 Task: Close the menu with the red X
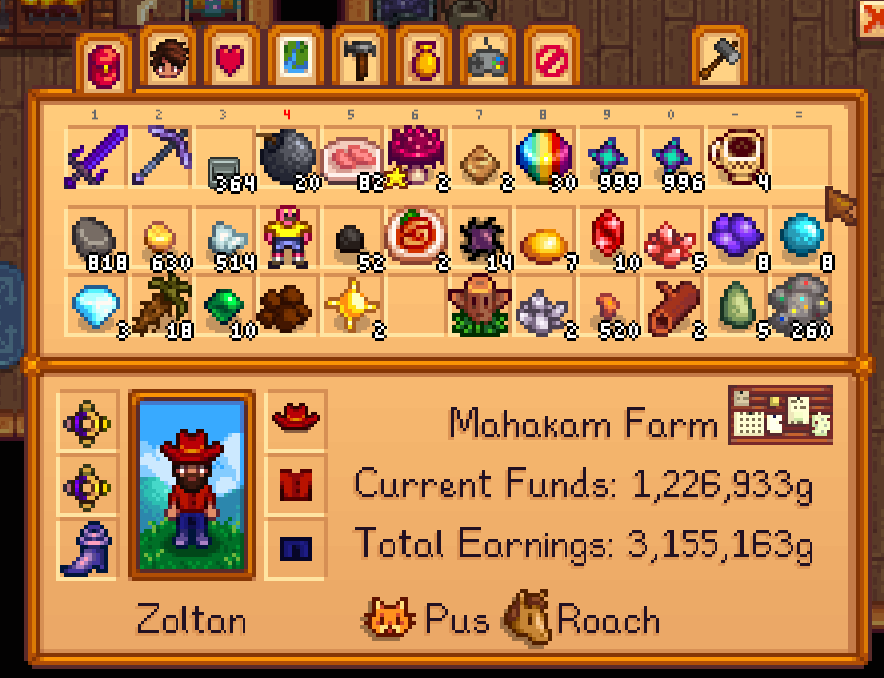pyautogui.click(x=872, y=18)
